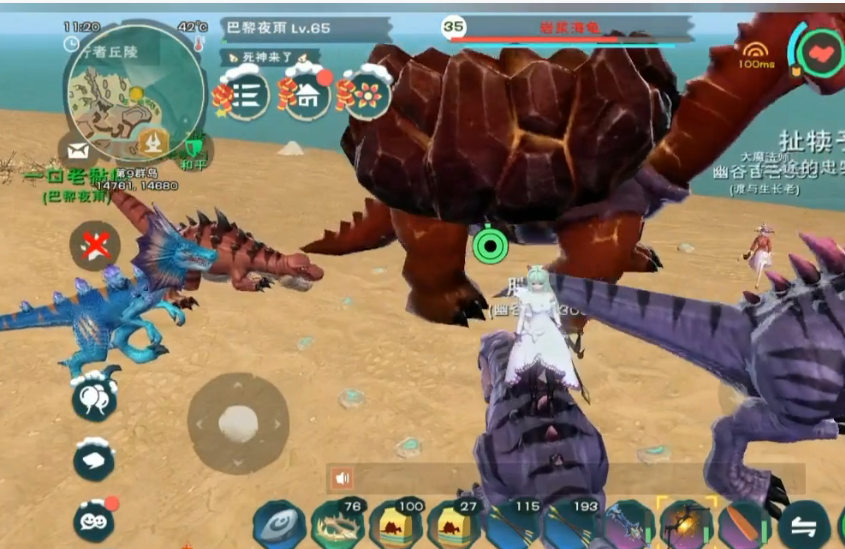This screenshot has height=549, width=845.
Task: Tap the virtual joystick center
Action: click(238, 421)
